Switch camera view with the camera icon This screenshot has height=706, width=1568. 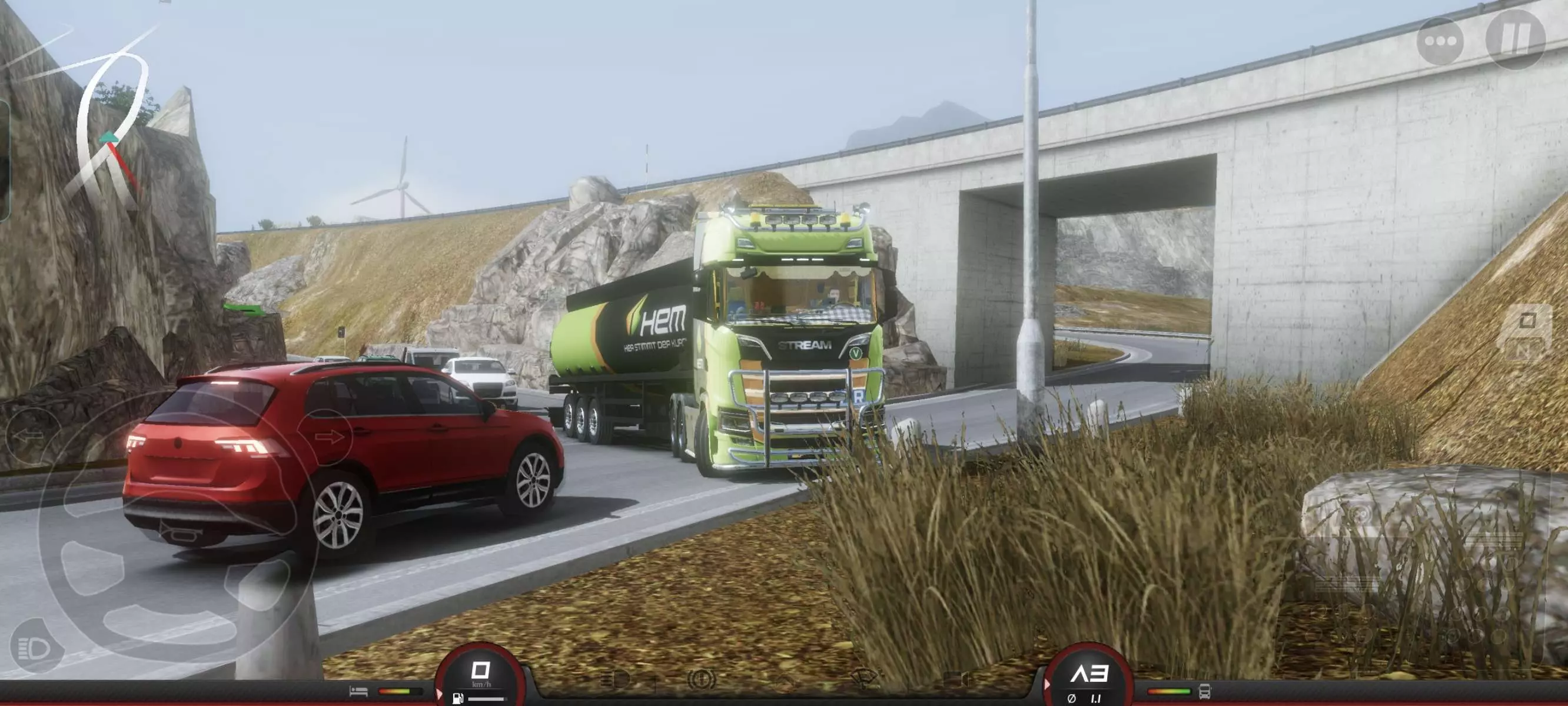[956, 678]
